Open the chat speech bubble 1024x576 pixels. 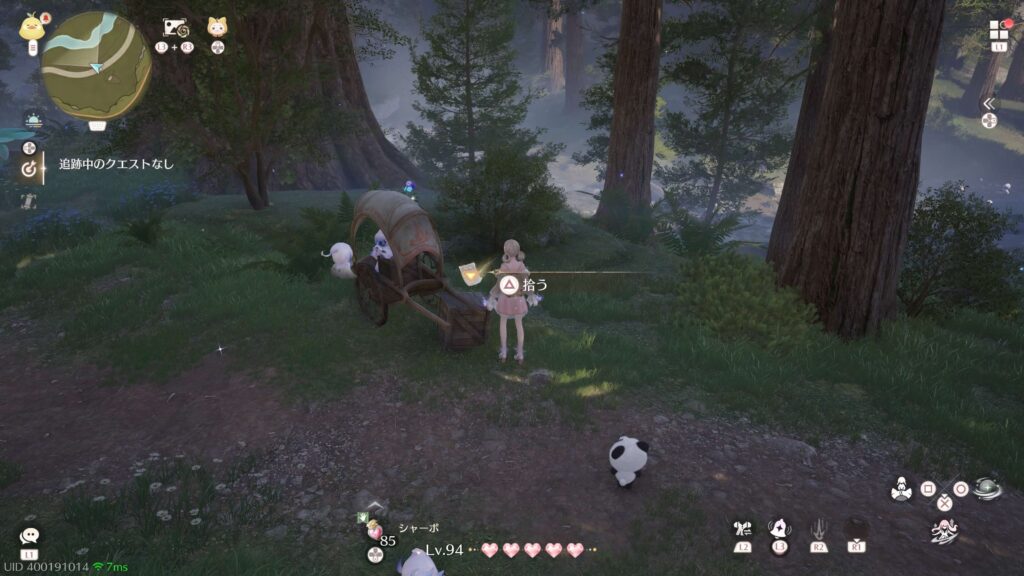point(29,537)
